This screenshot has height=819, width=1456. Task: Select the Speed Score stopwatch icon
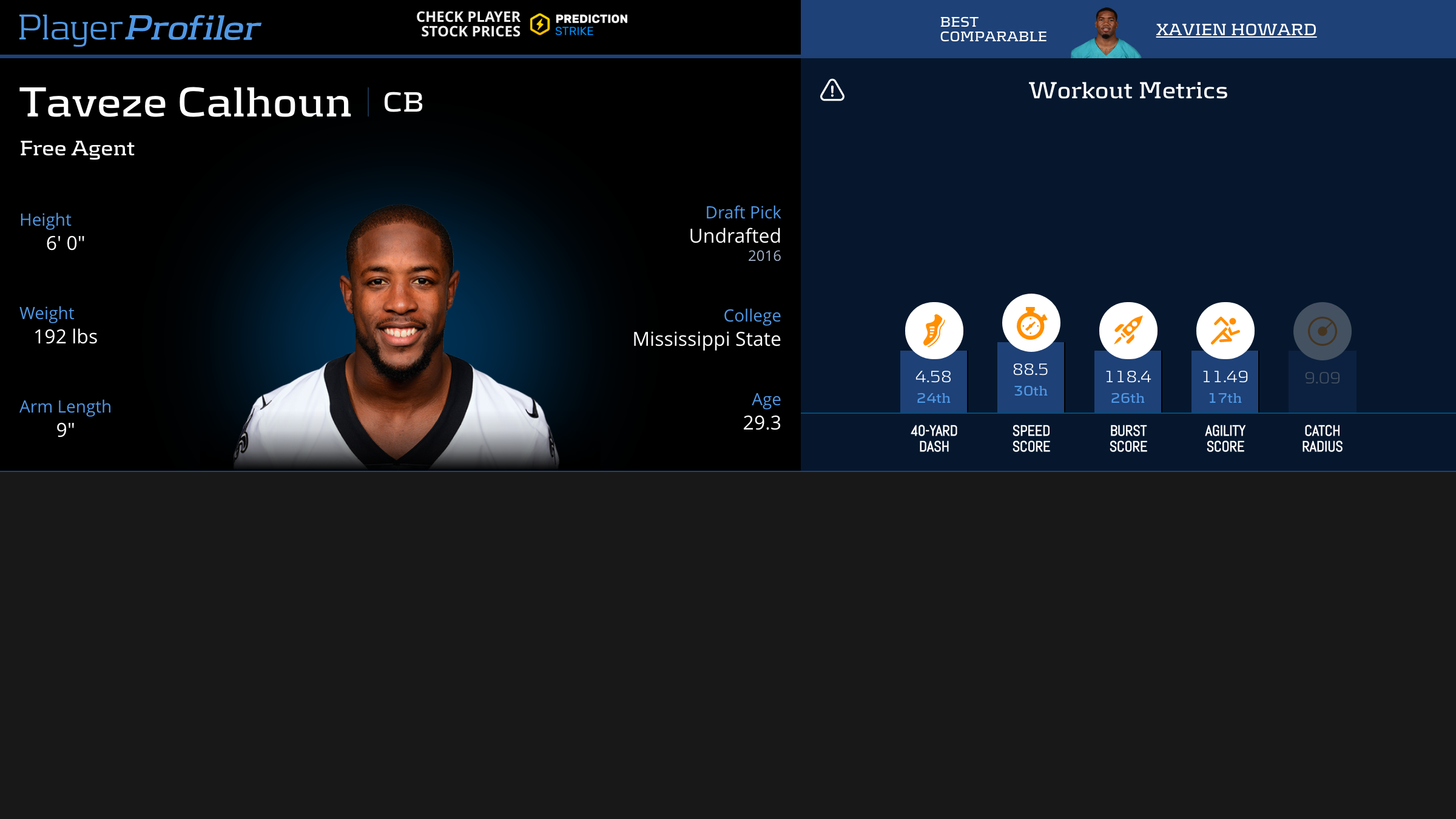(1031, 323)
